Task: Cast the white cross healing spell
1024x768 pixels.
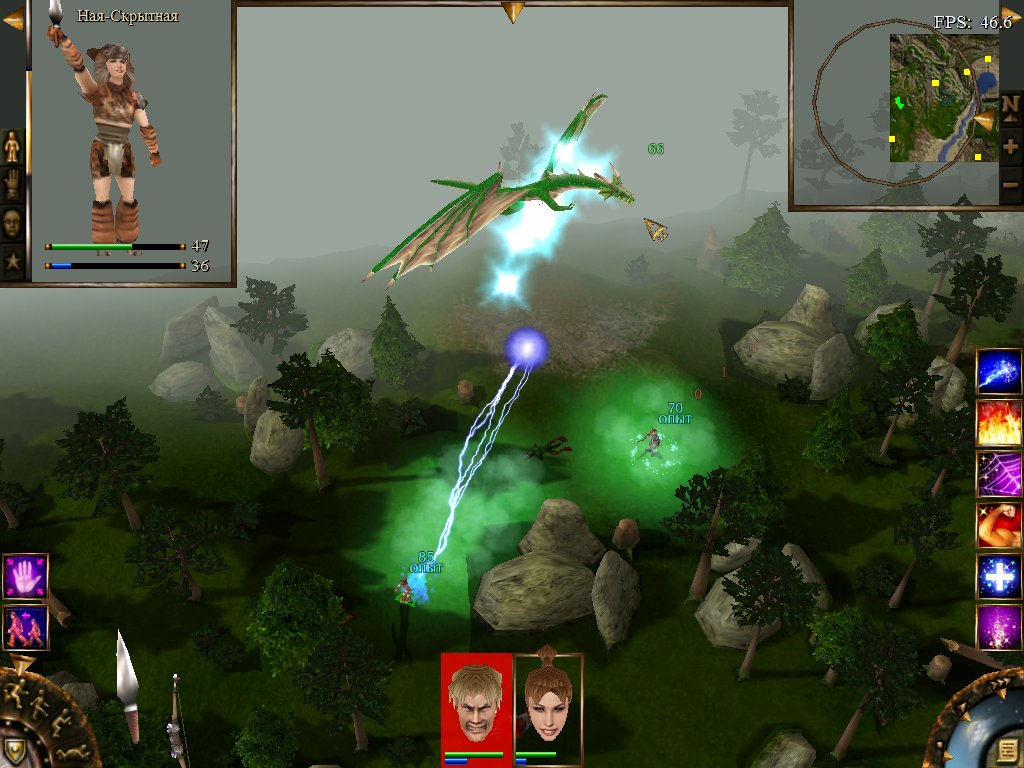Action: 998,577
